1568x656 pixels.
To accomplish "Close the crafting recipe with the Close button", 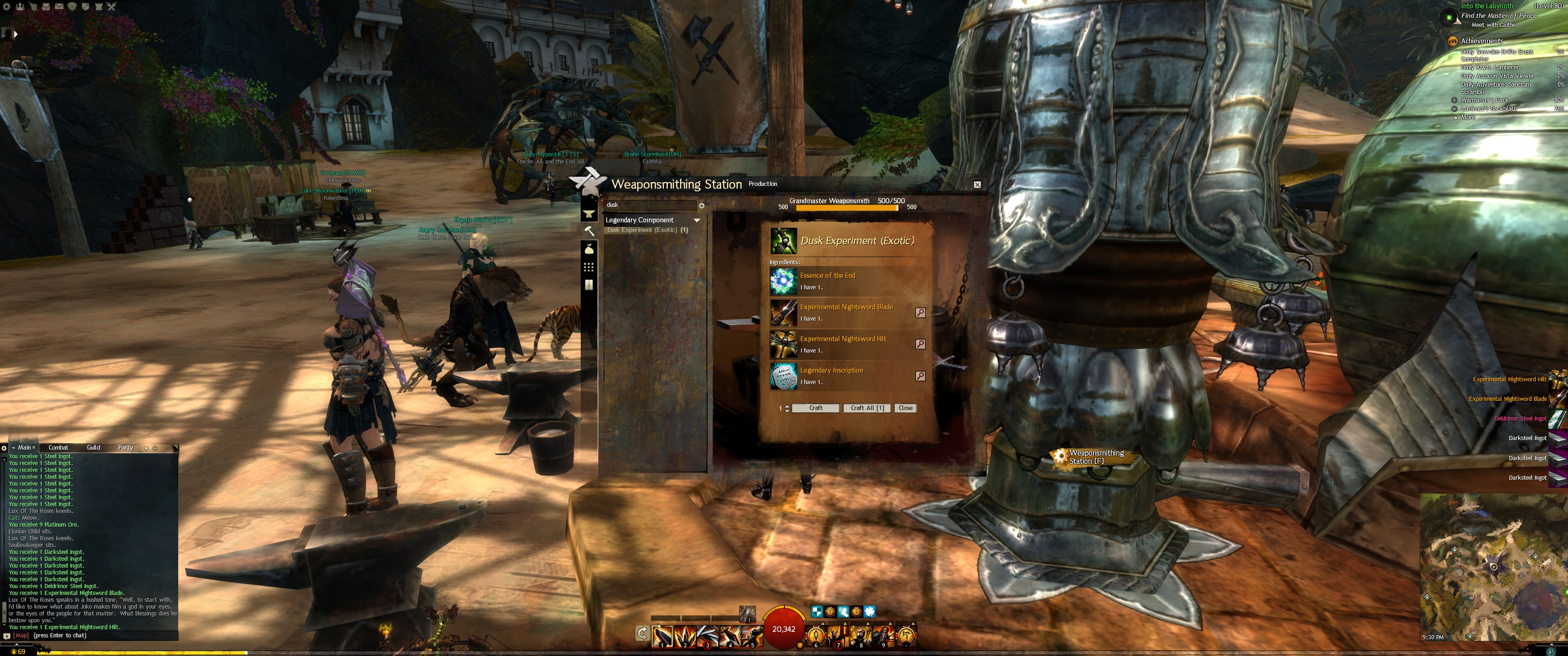I will (905, 408).
